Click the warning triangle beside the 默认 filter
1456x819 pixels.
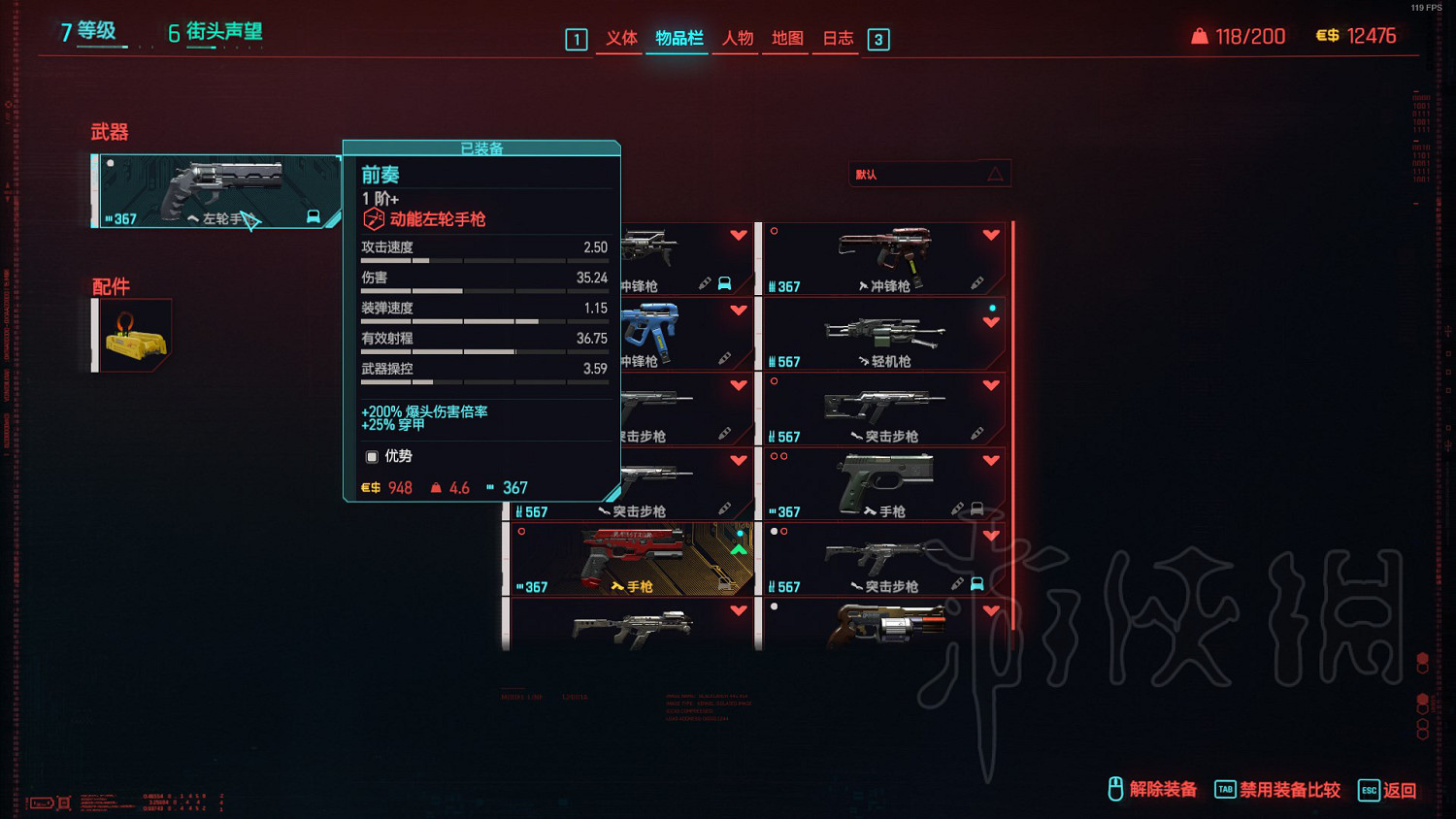click(x=996, y=174)
